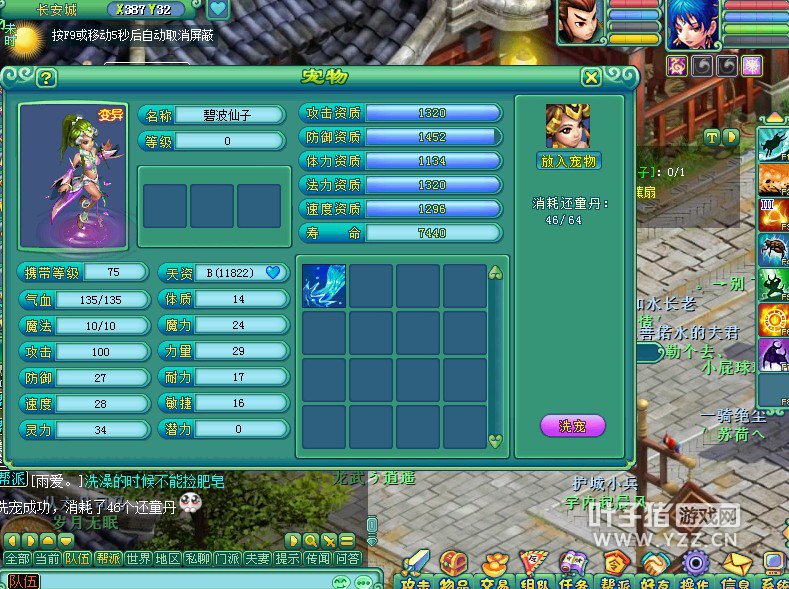This screenshot has height=589, width=789.
Task: Click the 队伍 chat channel tab
Action: [77, 558]
